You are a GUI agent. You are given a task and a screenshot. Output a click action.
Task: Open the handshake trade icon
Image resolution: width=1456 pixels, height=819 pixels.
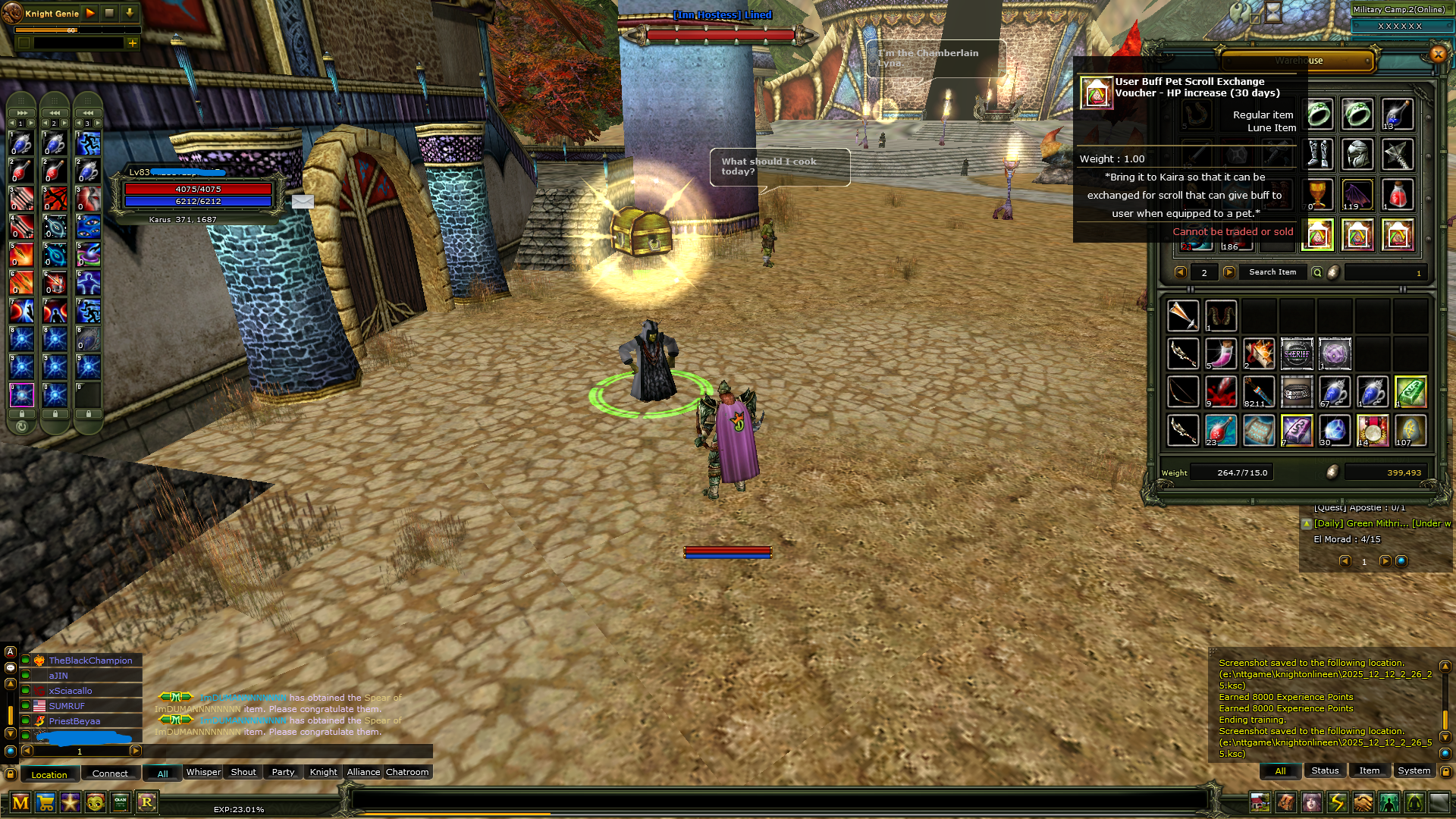coord(1363,802)
